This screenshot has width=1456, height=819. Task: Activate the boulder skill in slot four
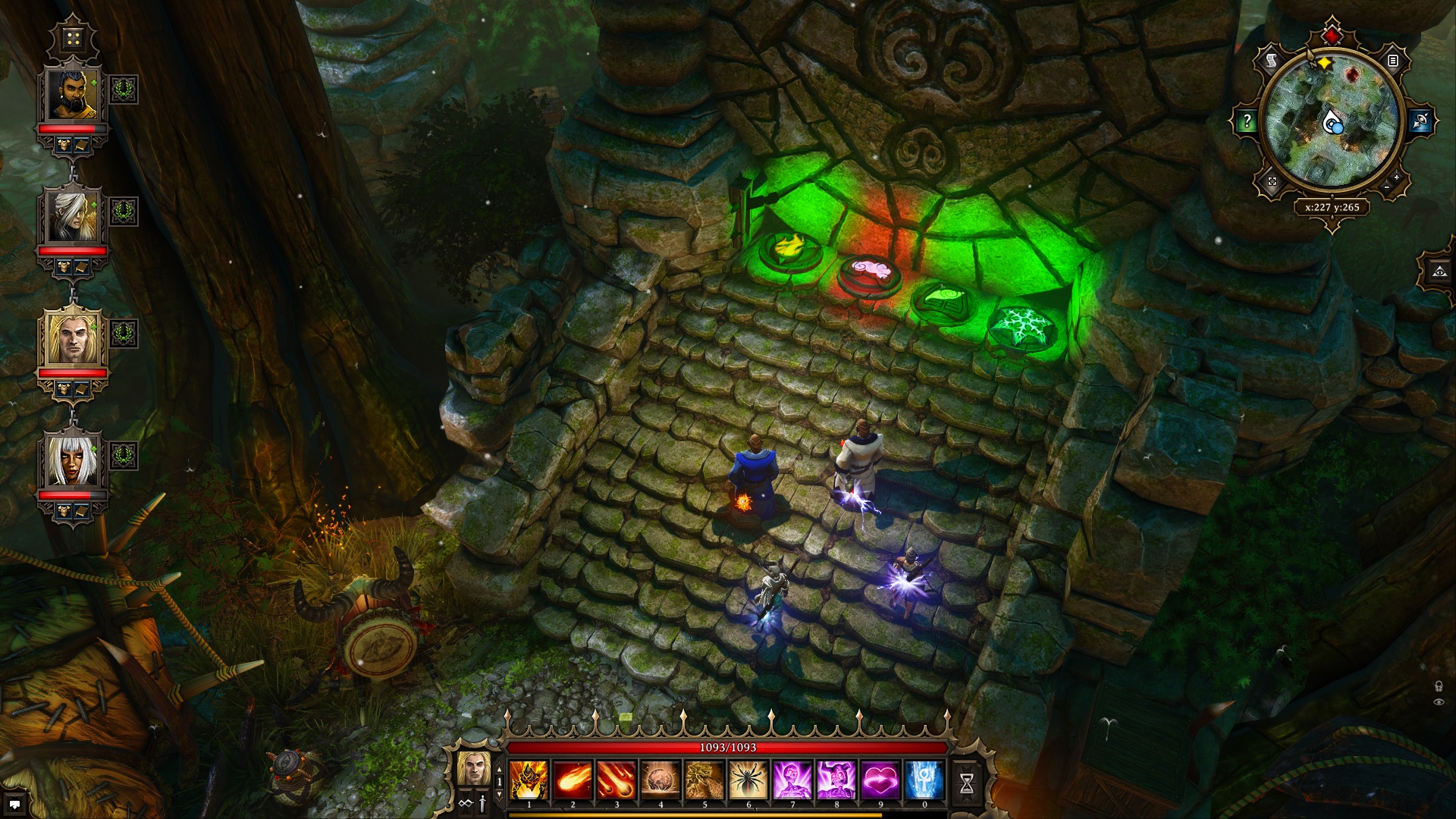[x=661, y=780]
